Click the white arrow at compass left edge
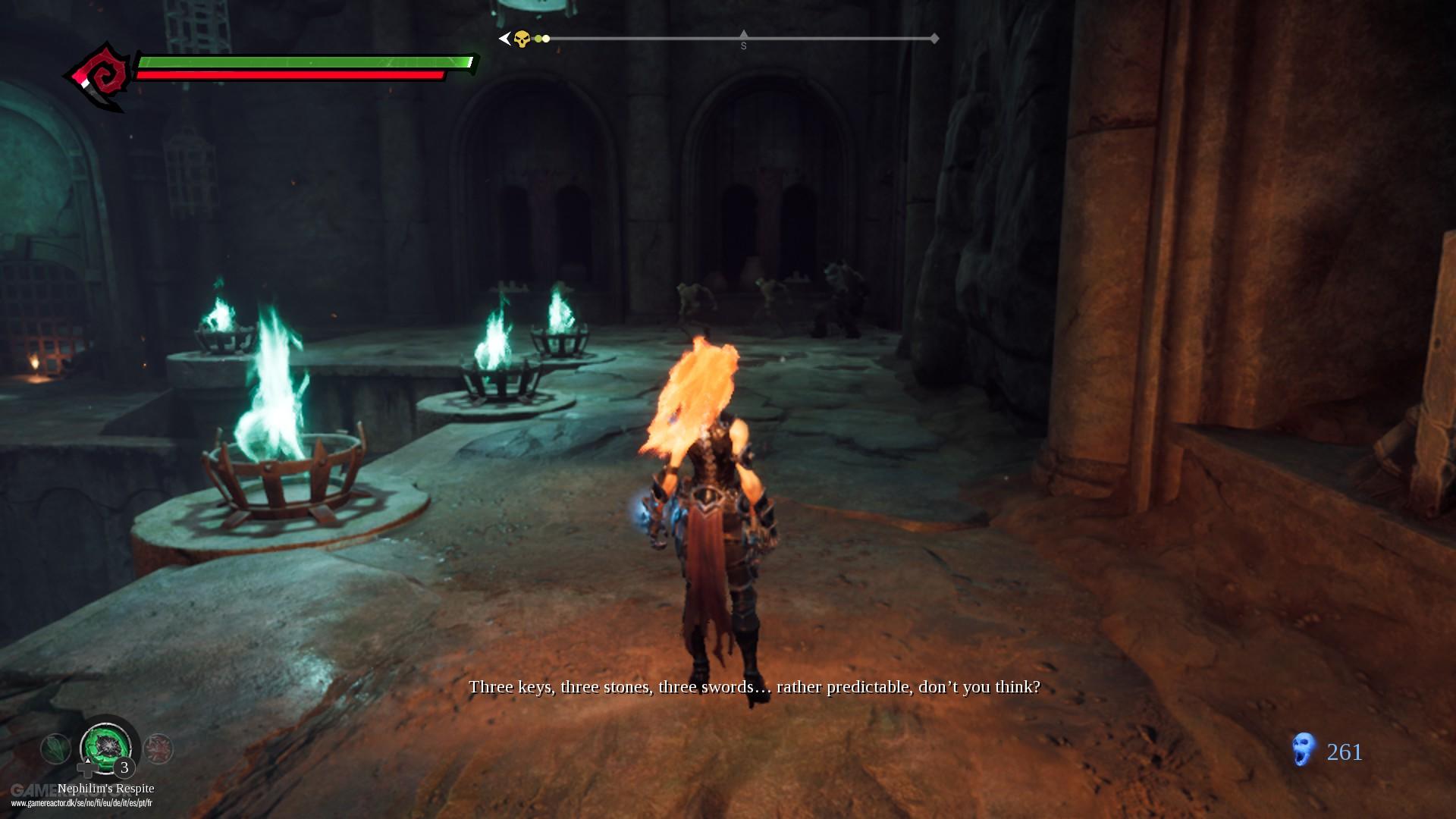 pyautogui.click(x=505, y=38)
